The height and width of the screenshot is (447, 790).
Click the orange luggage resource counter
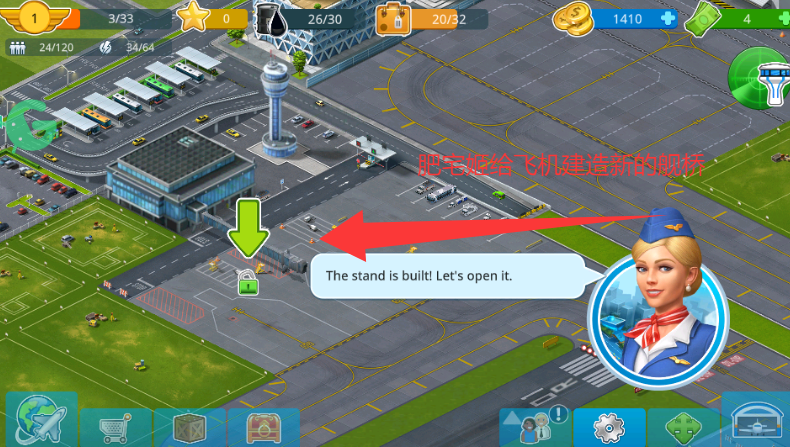pos(432,18)
